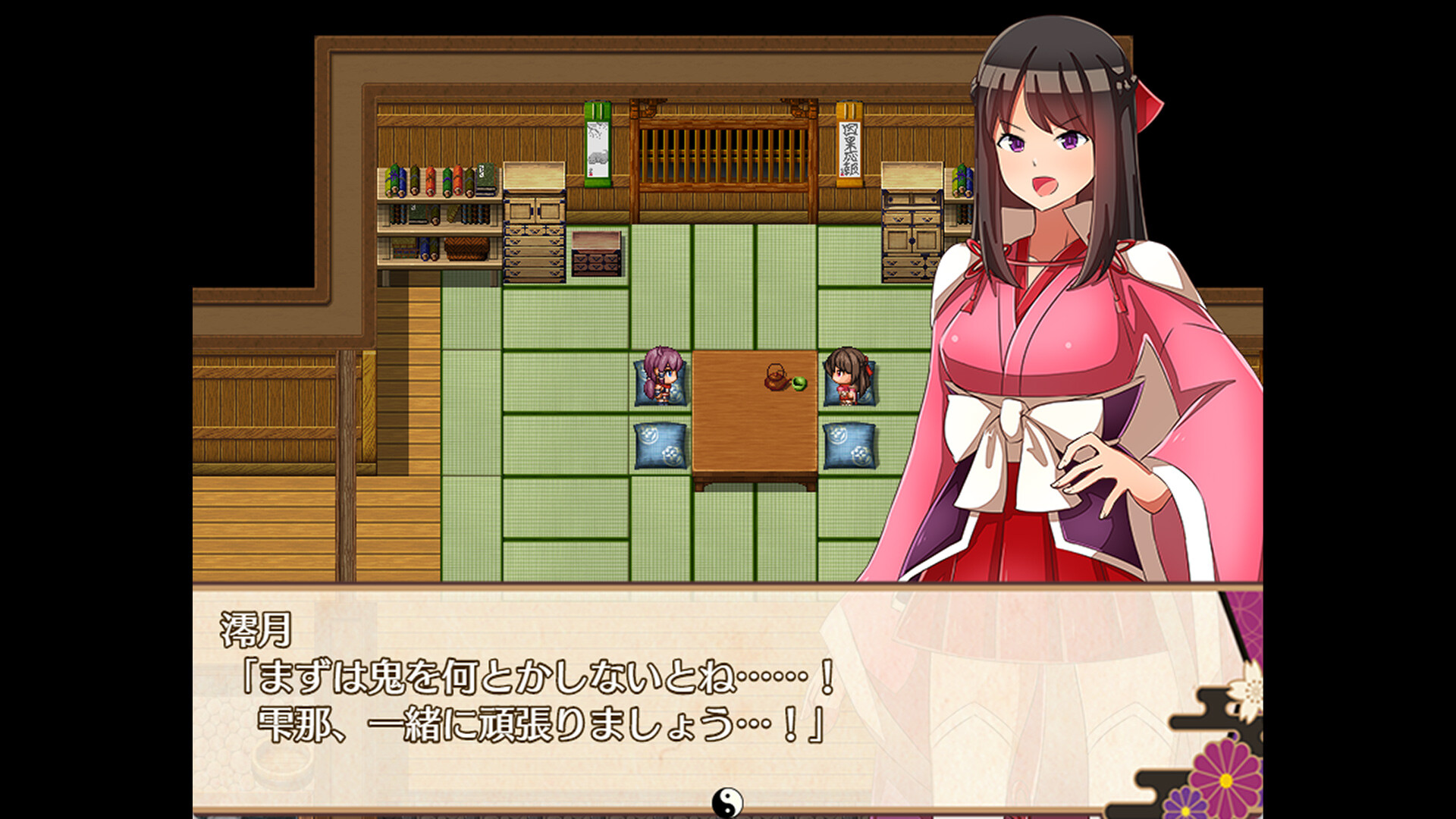This screenshot has width=1456, height=819.
Task: Click the hanging scroll with bamboo art
Action: [x=598, y=145]
